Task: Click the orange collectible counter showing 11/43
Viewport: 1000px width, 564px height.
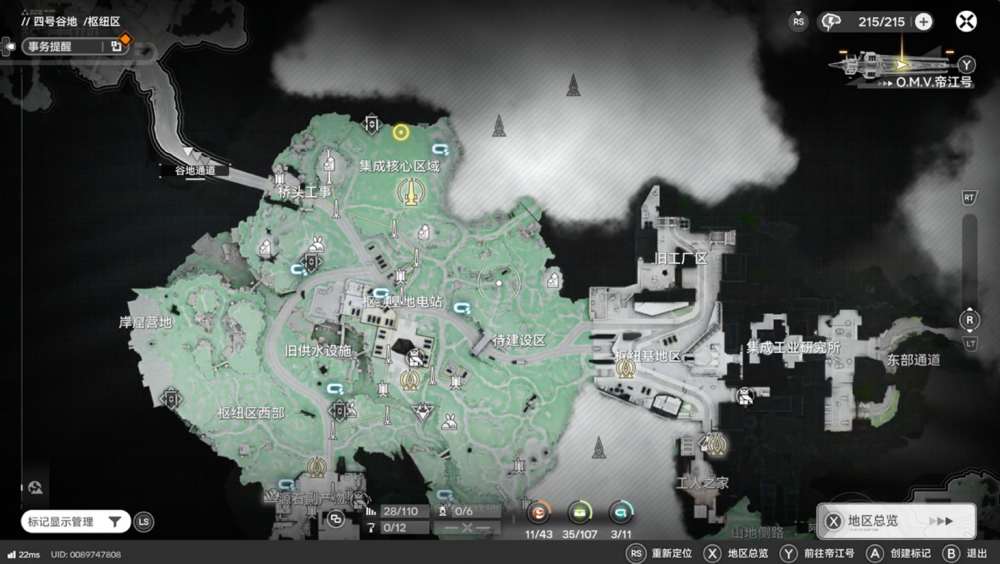Action: (x=539, y=512)
